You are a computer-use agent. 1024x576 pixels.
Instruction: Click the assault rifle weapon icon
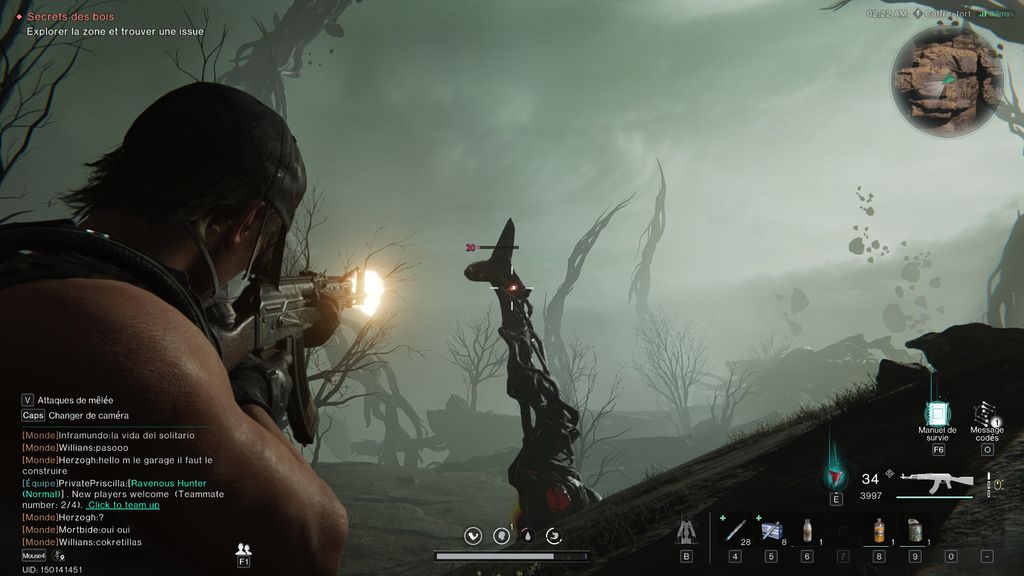(x=936, y=481)
